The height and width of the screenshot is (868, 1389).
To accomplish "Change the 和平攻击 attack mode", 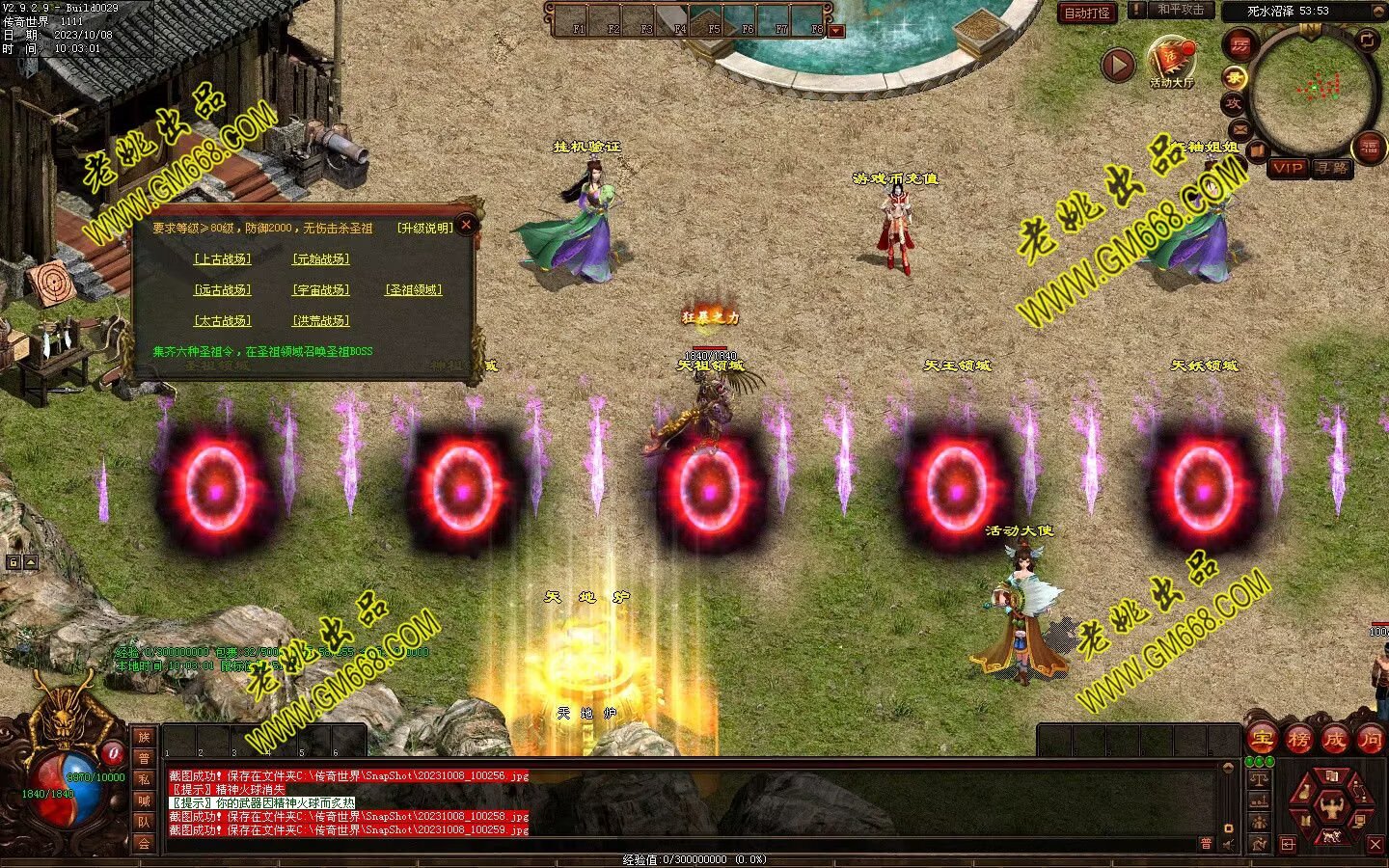I will pyautogui.click(x=1180, y=10).
